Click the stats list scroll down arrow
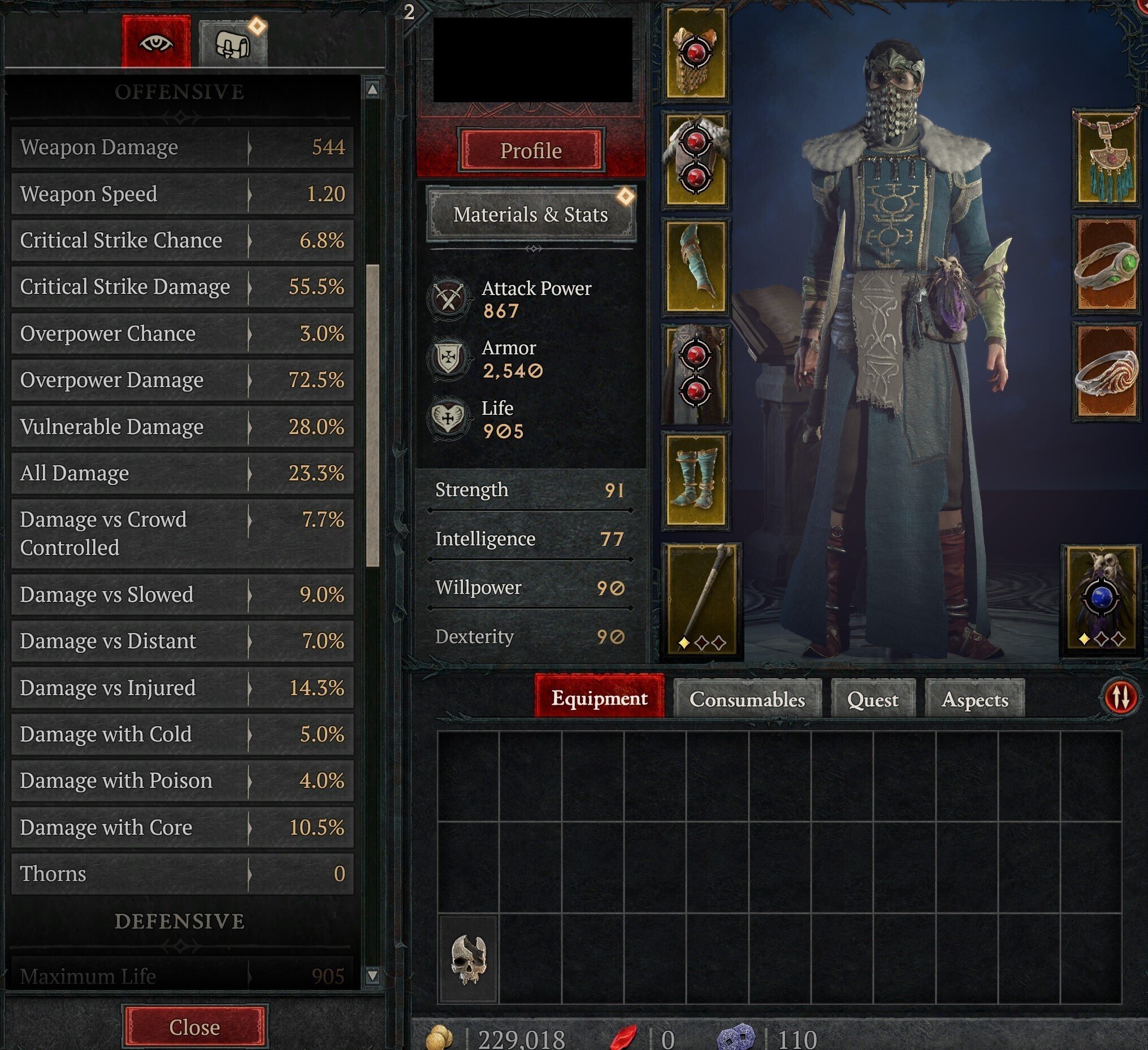This screenshot has height=1050, width=1148. coord(372,975)
